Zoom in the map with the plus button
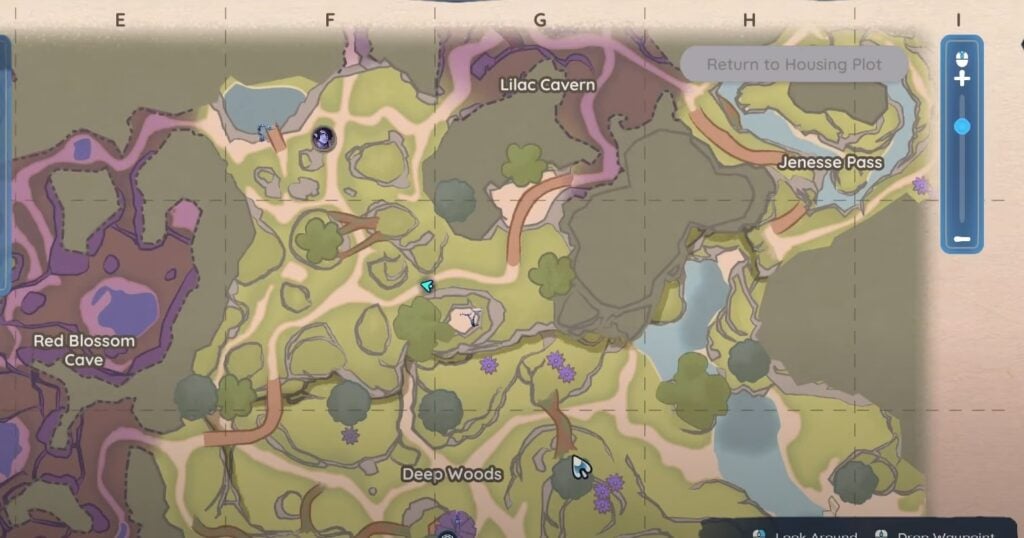 (962, 78)
